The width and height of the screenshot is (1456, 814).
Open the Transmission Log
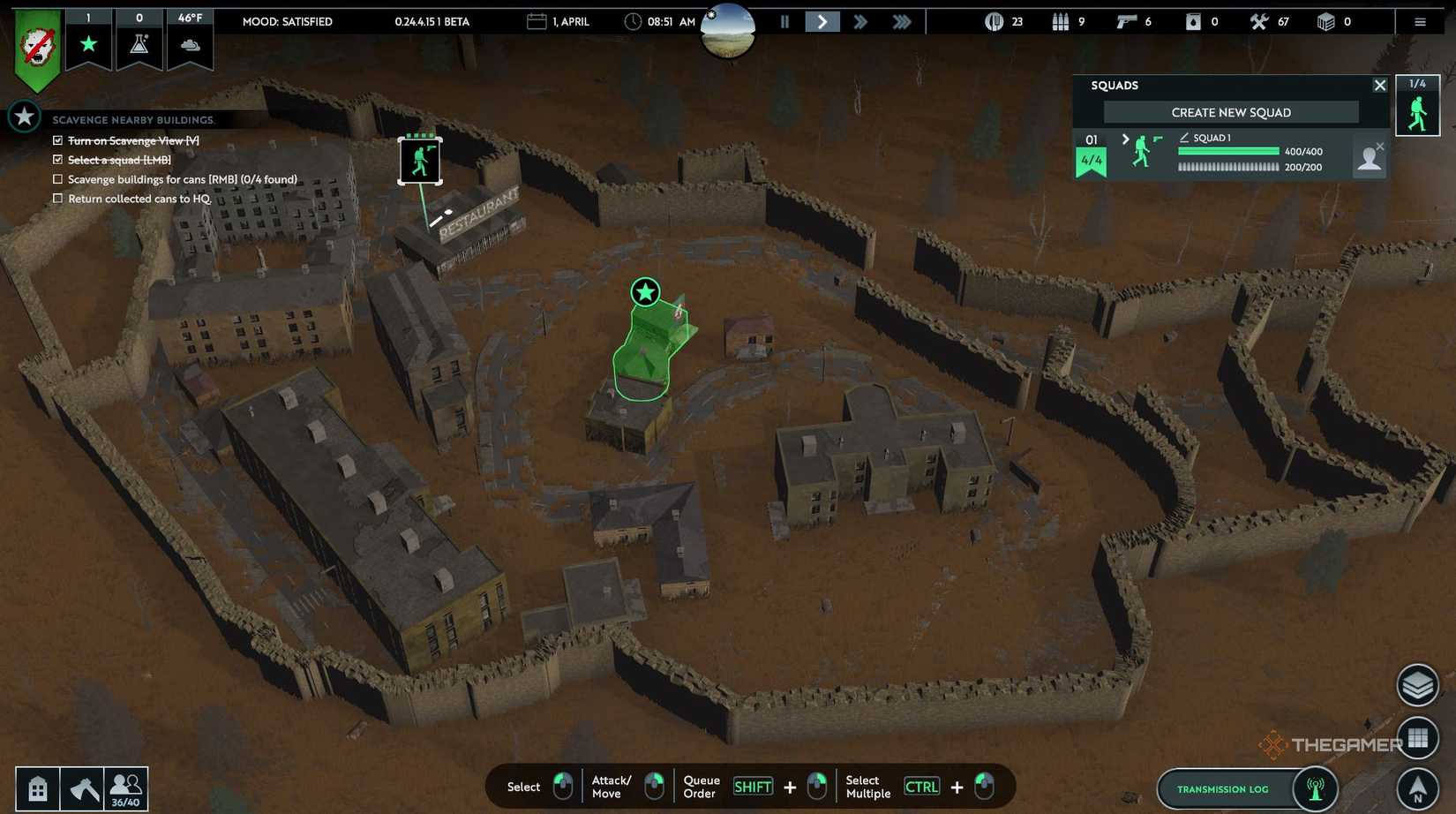click(x=1222, y=788)
